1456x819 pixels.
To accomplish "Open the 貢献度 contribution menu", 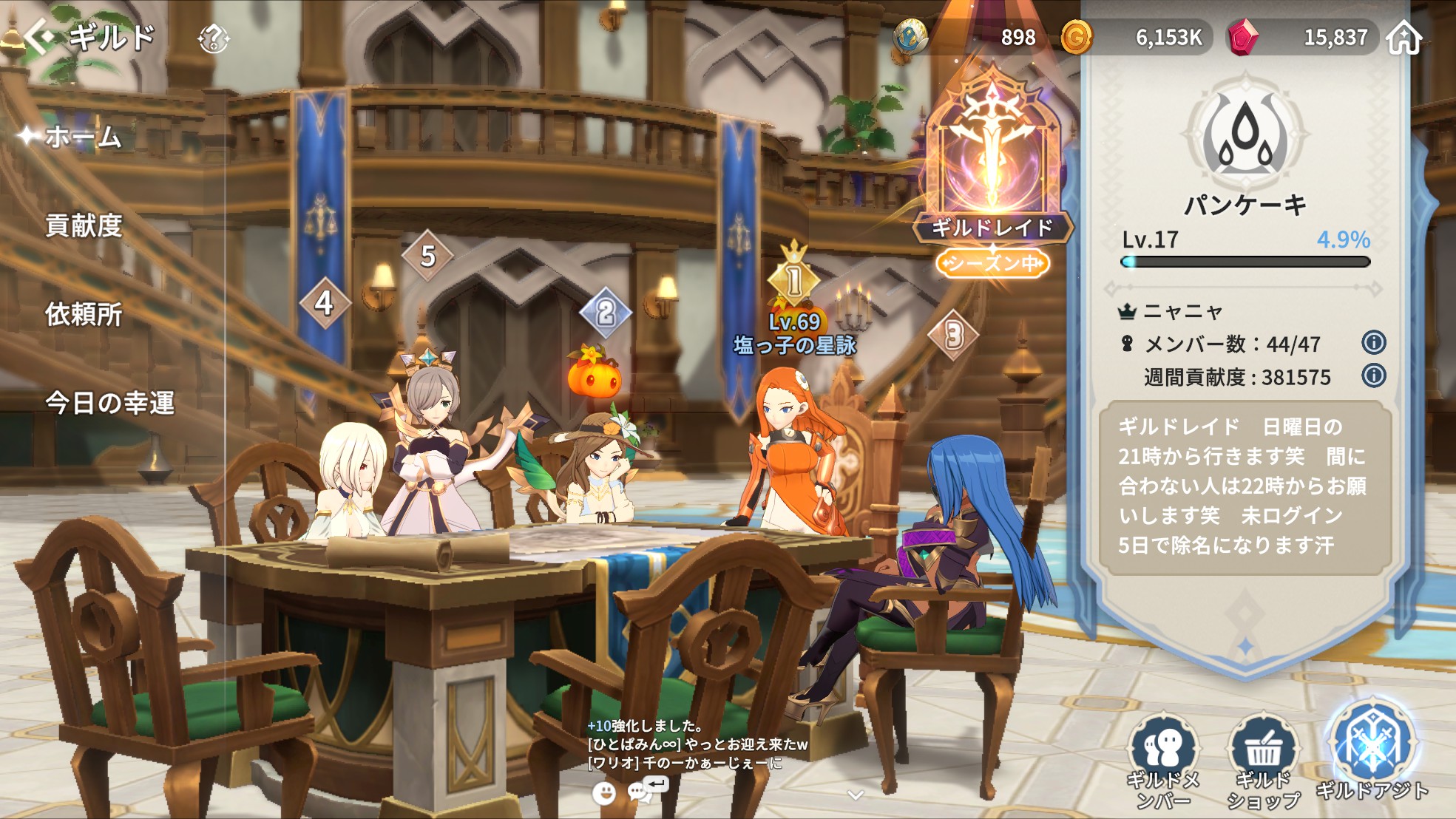I will coord(84,225).
